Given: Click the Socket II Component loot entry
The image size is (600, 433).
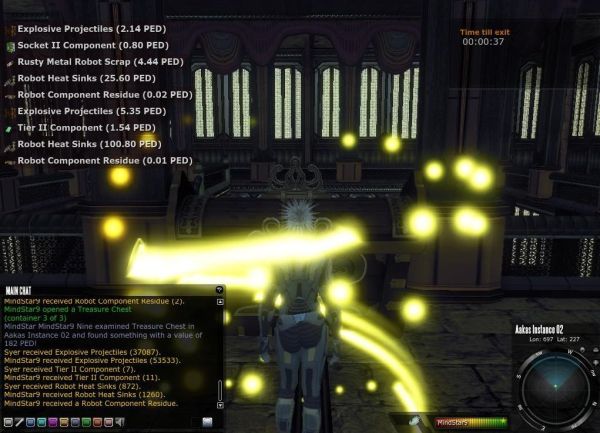Looking at the screenshot, I should (x=84, y=45).
